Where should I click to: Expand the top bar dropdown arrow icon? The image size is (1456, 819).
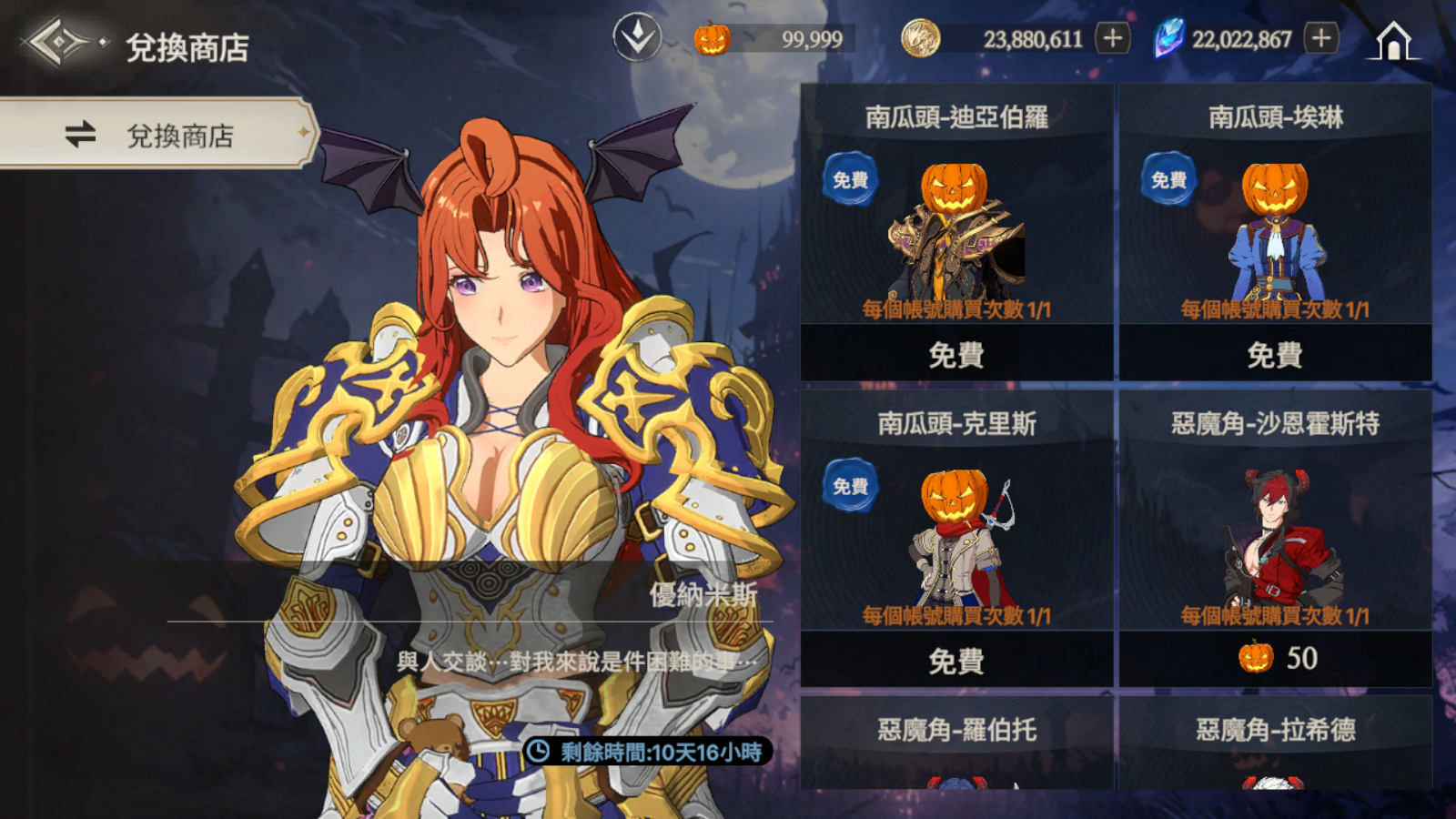coord(637,38)
